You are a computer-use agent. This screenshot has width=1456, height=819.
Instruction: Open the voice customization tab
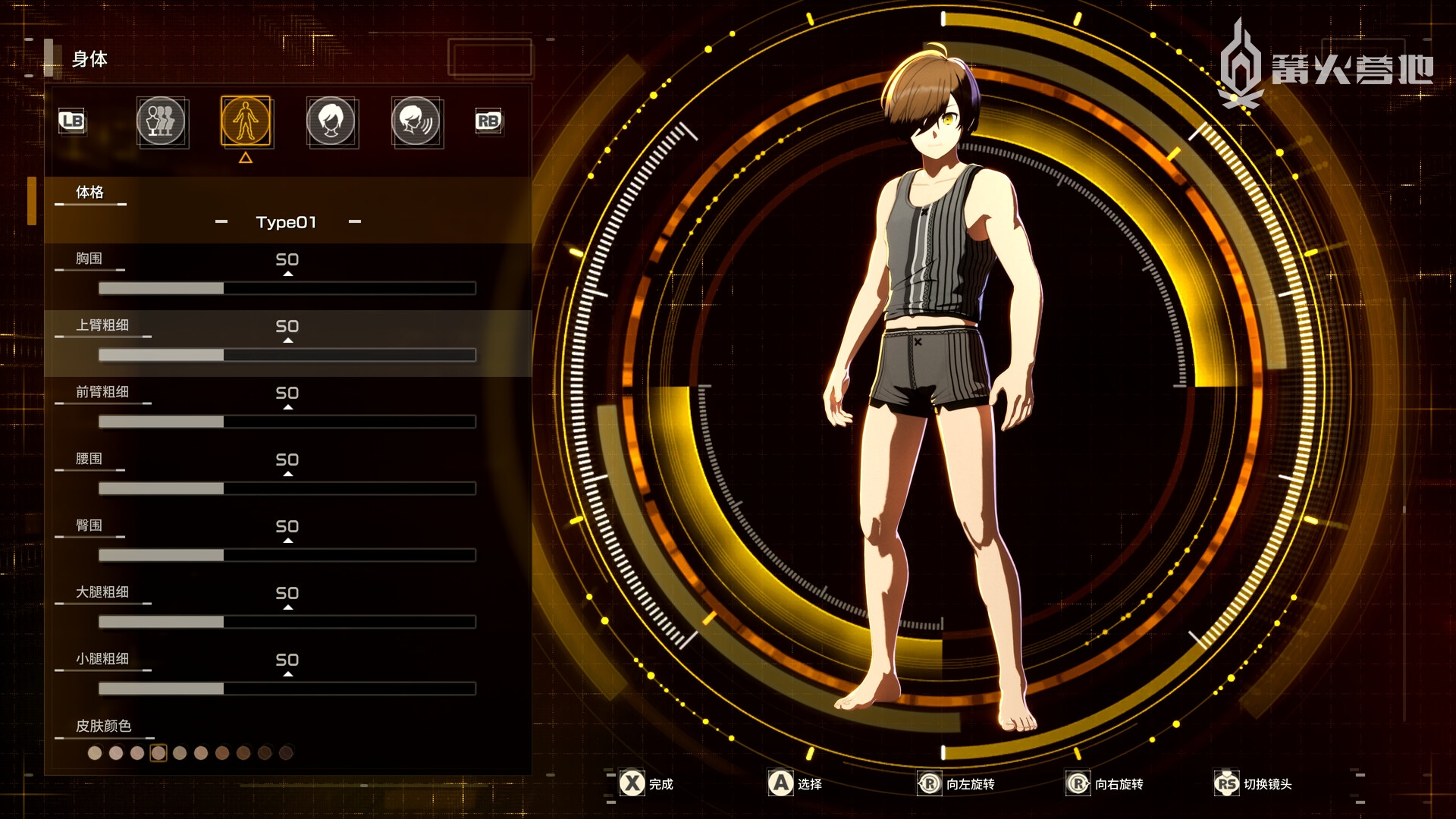[x=416, y=121]
